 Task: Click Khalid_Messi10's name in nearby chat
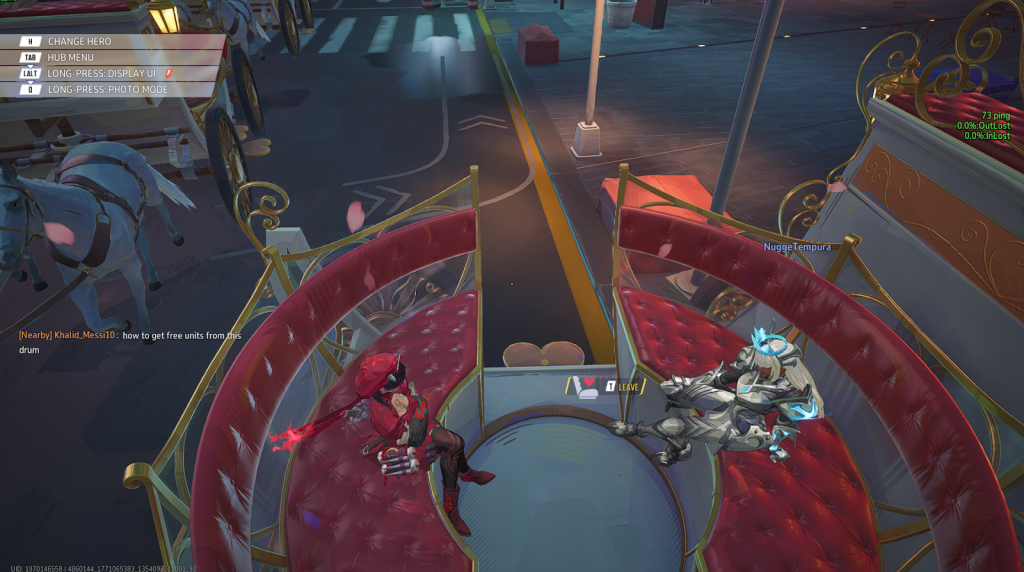click(x=86, y=336)
